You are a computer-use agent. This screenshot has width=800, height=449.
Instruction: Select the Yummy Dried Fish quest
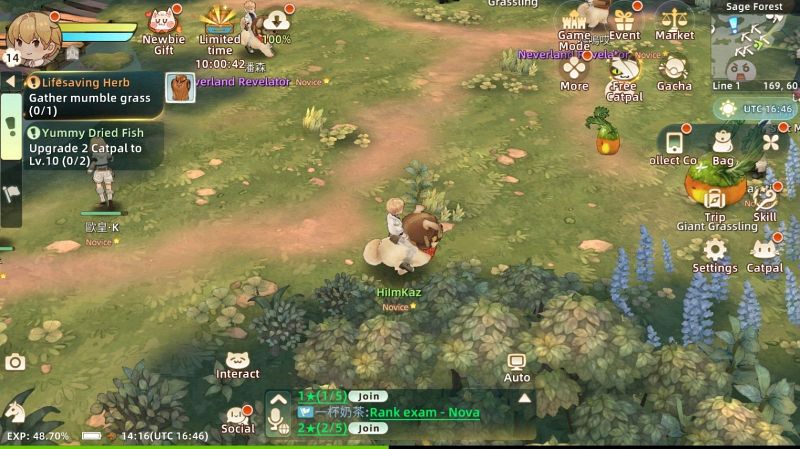[x=90, y=141]
